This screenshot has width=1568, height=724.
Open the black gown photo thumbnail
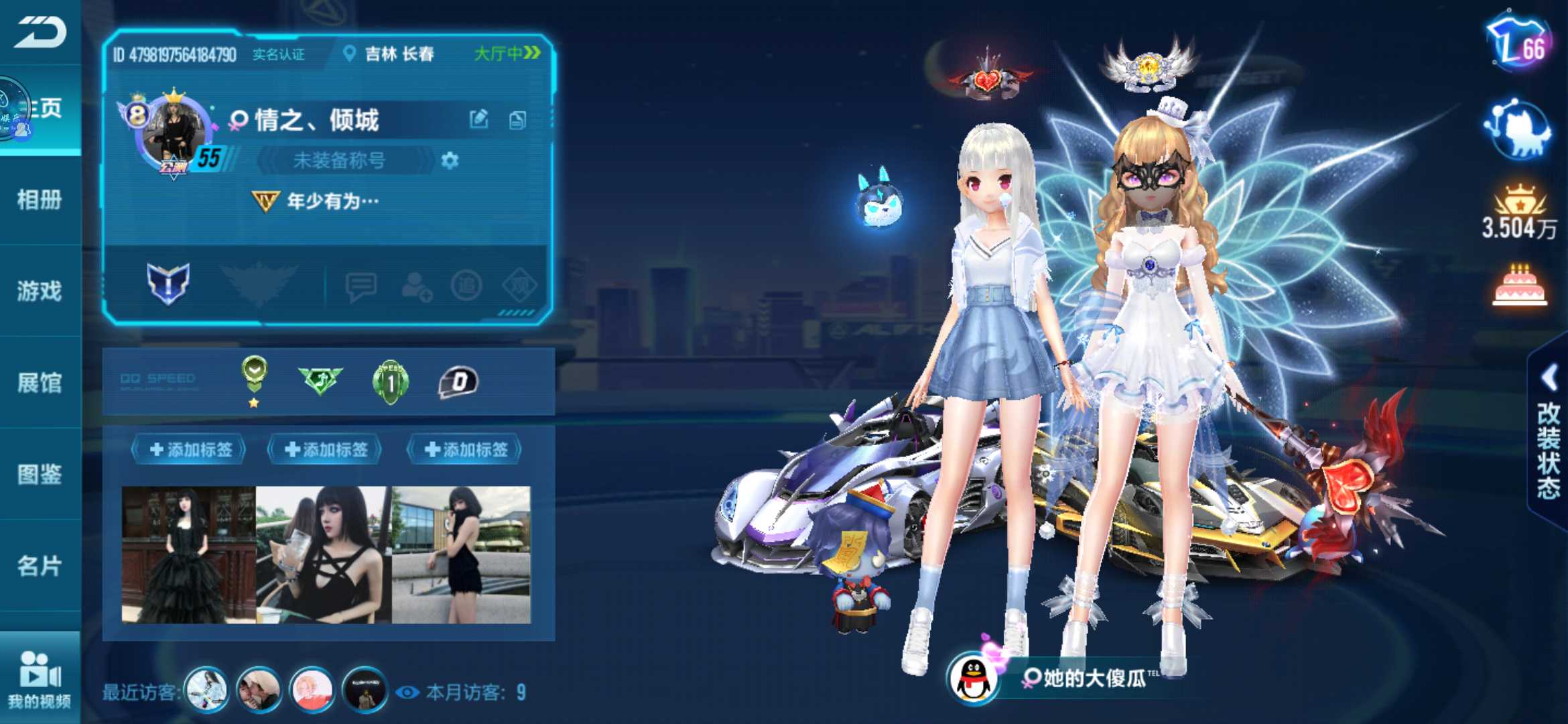pyautogui.click(x=188, y=555)
